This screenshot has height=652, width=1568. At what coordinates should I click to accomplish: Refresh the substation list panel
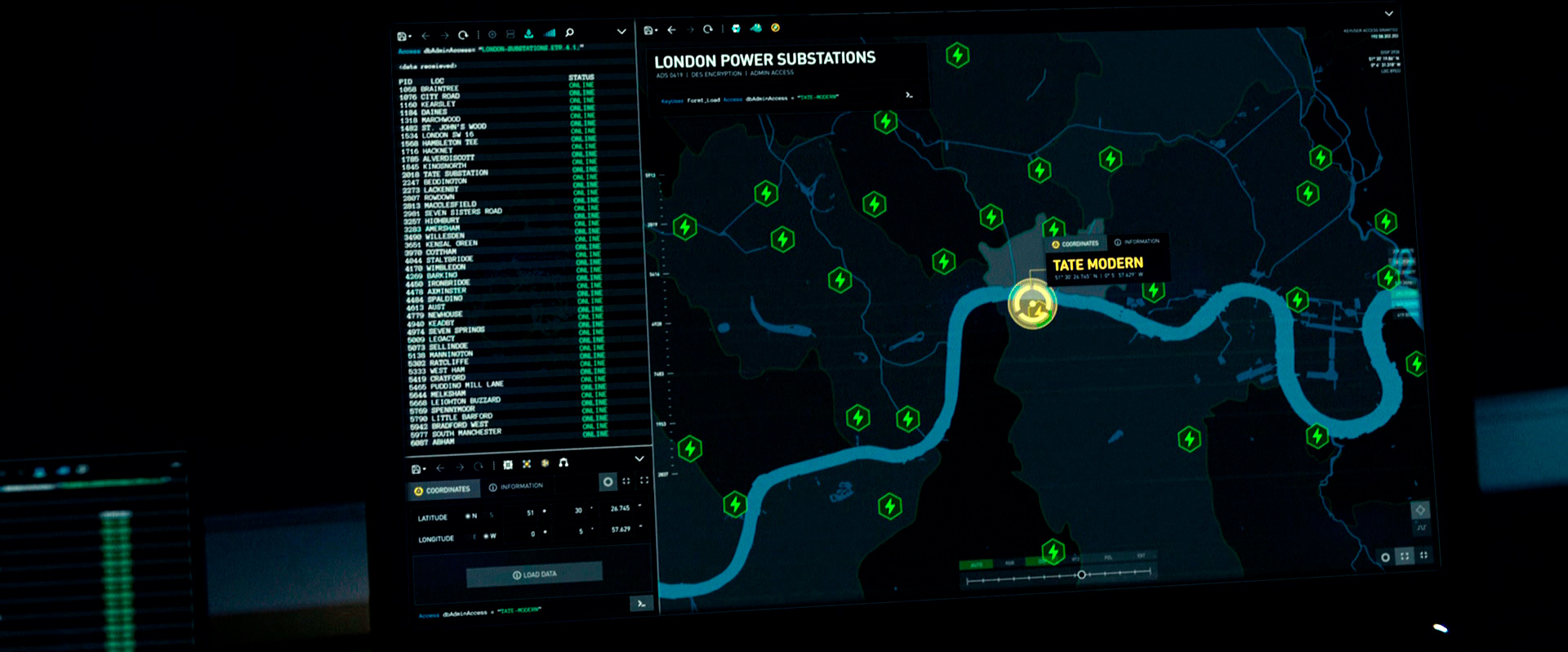[463, 35]
